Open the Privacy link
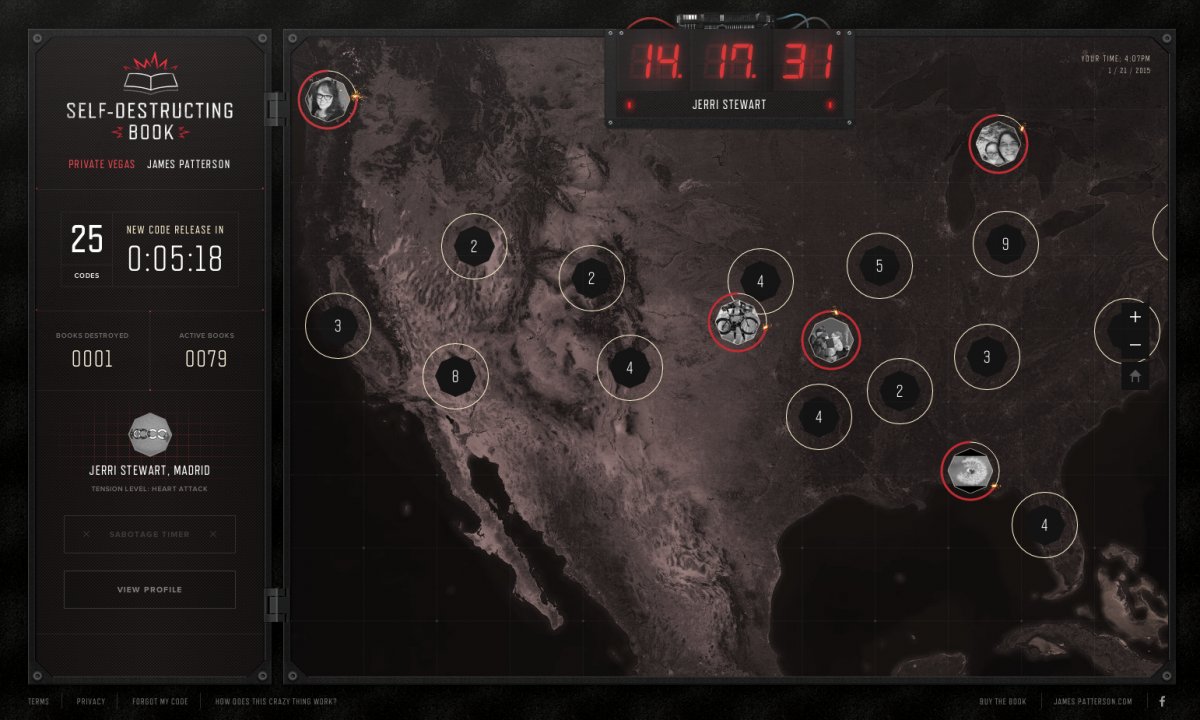Screen dimensions: 1200x720 [91, 702]
